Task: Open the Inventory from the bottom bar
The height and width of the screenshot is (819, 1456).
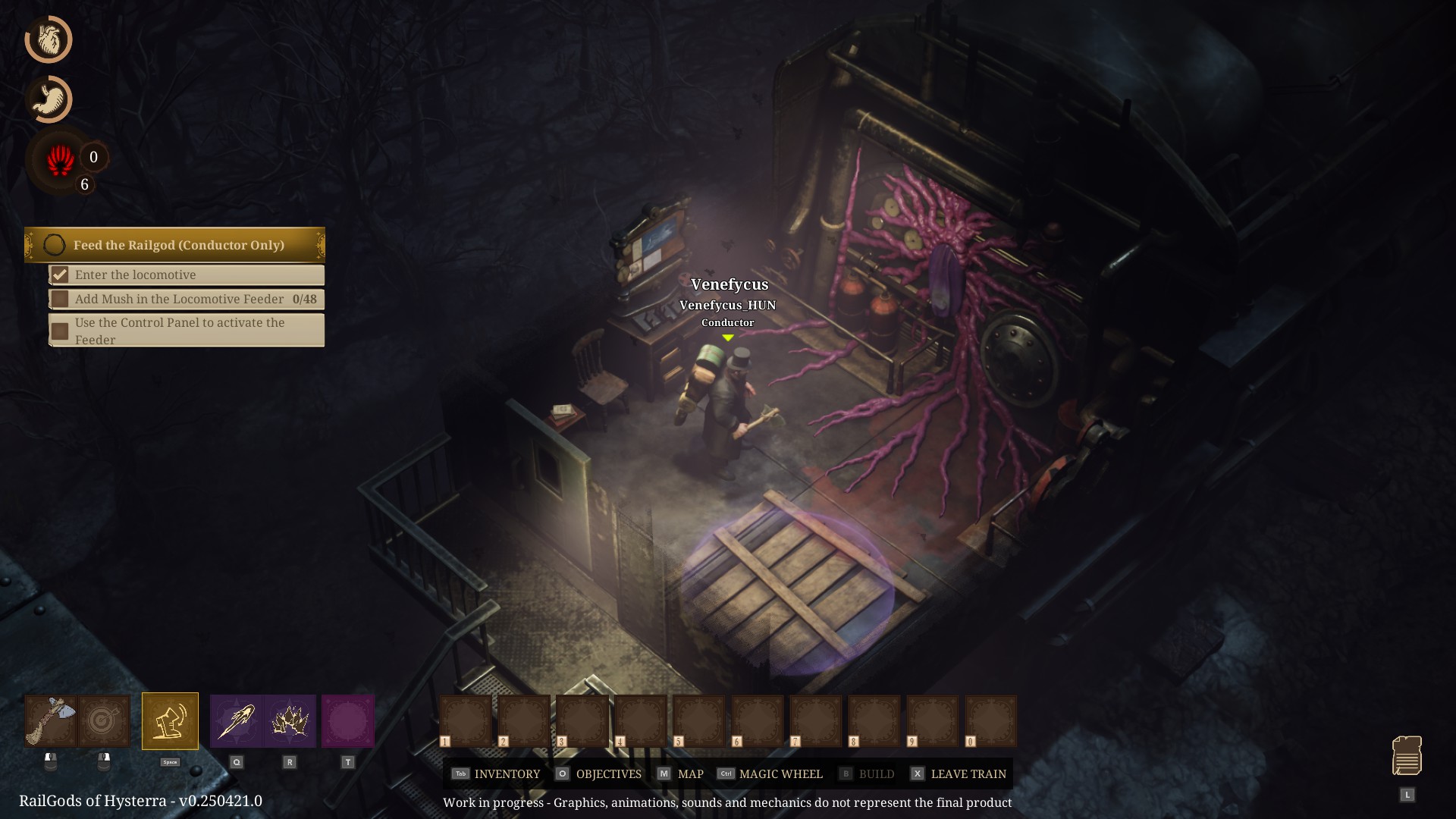Action: [x=497, y=773]
